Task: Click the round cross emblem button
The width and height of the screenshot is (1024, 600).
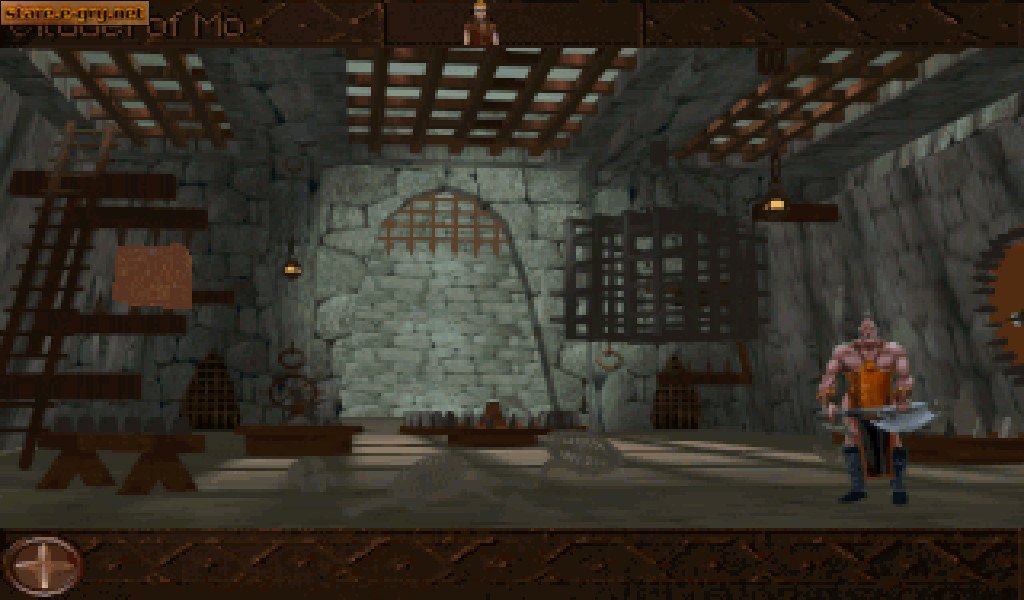Action: (43, 566)
